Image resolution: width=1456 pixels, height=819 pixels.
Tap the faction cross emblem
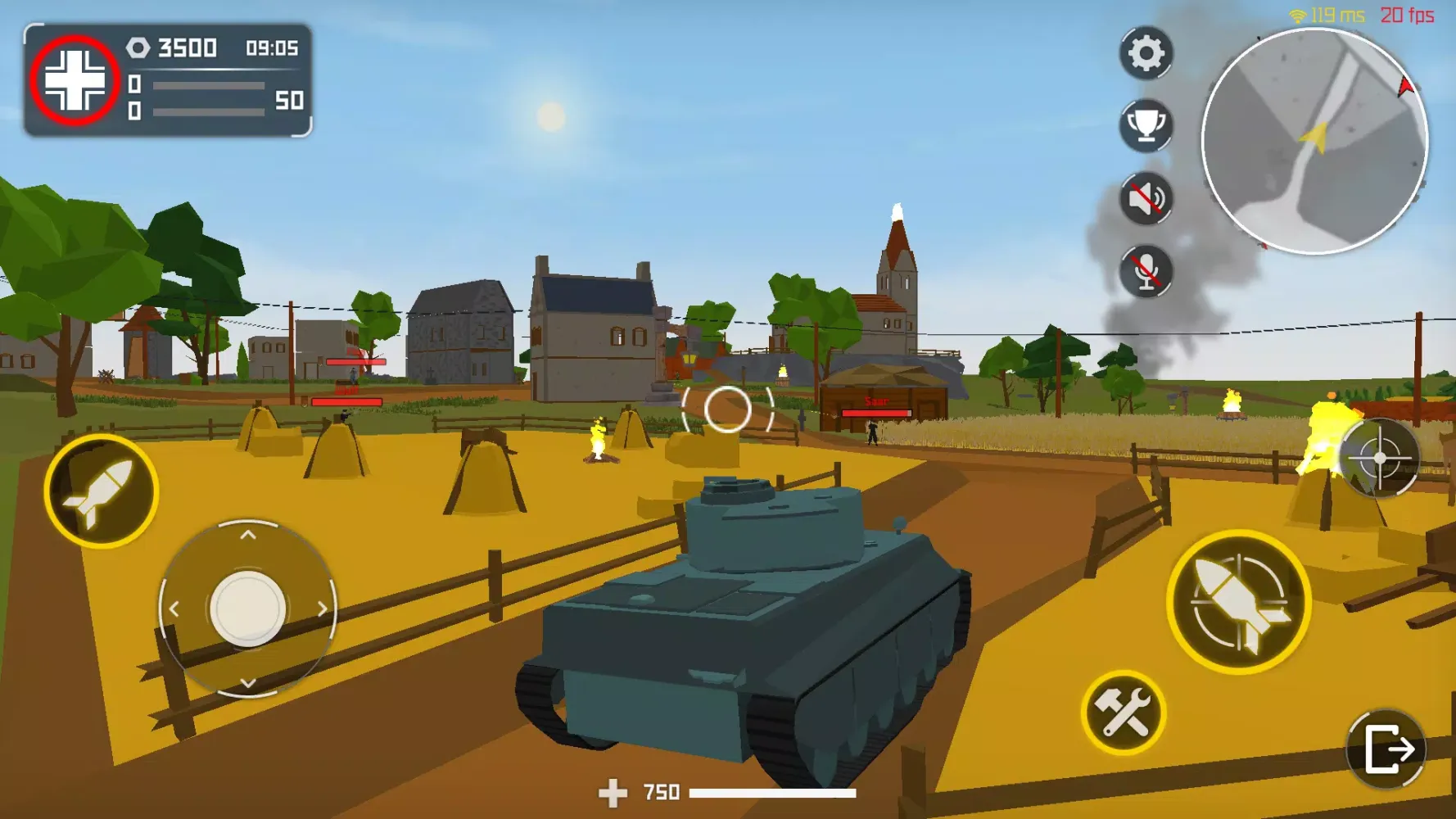[73, 79]
